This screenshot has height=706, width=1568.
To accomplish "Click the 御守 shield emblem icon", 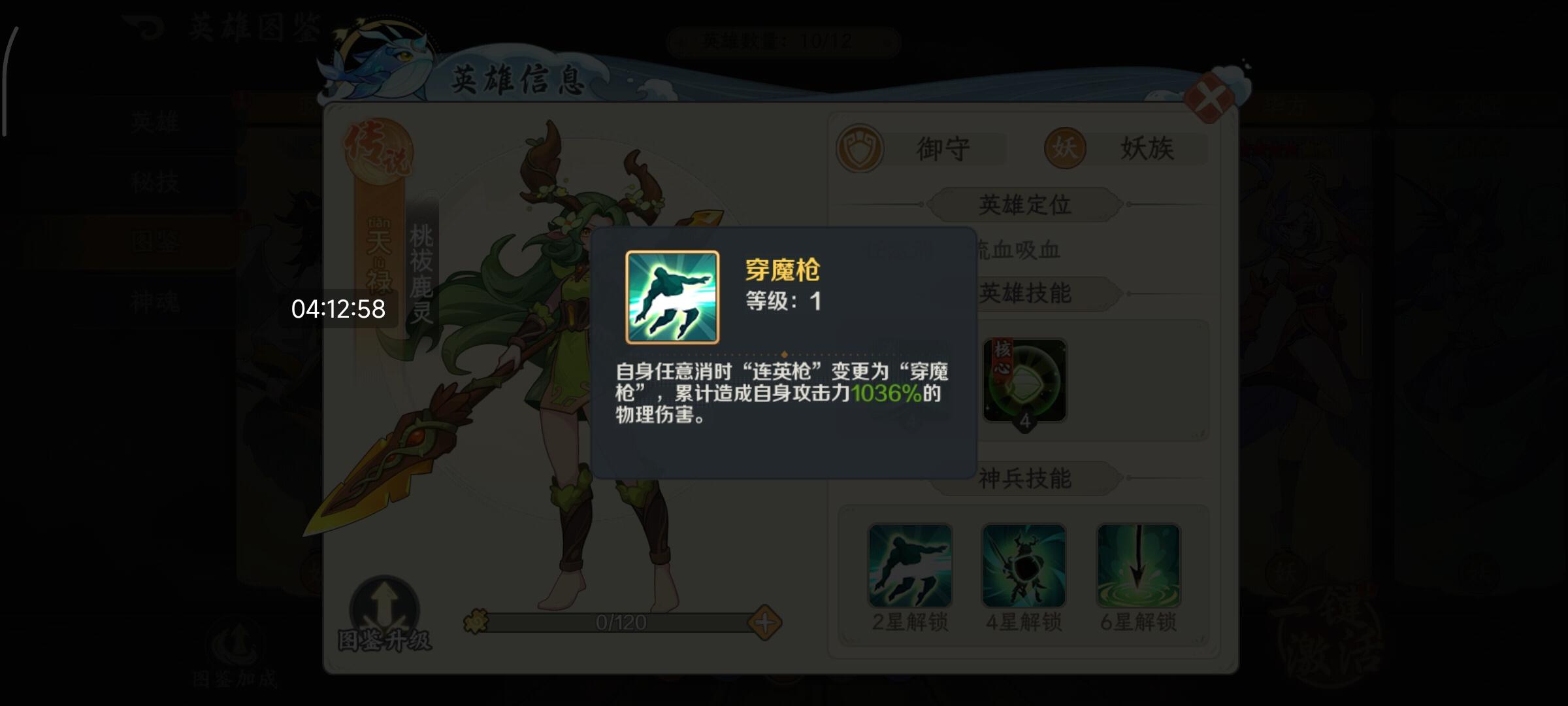I will click(861, 148).
